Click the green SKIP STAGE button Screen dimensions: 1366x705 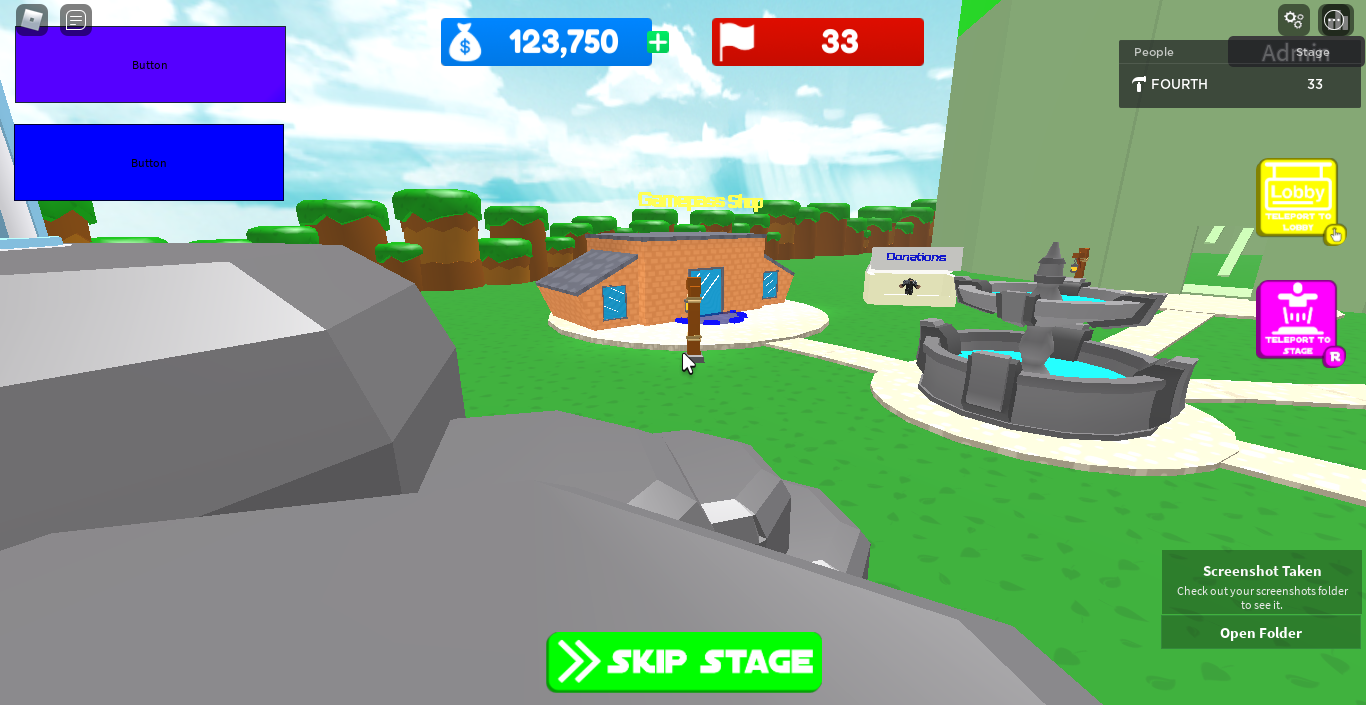click(684, 662)
